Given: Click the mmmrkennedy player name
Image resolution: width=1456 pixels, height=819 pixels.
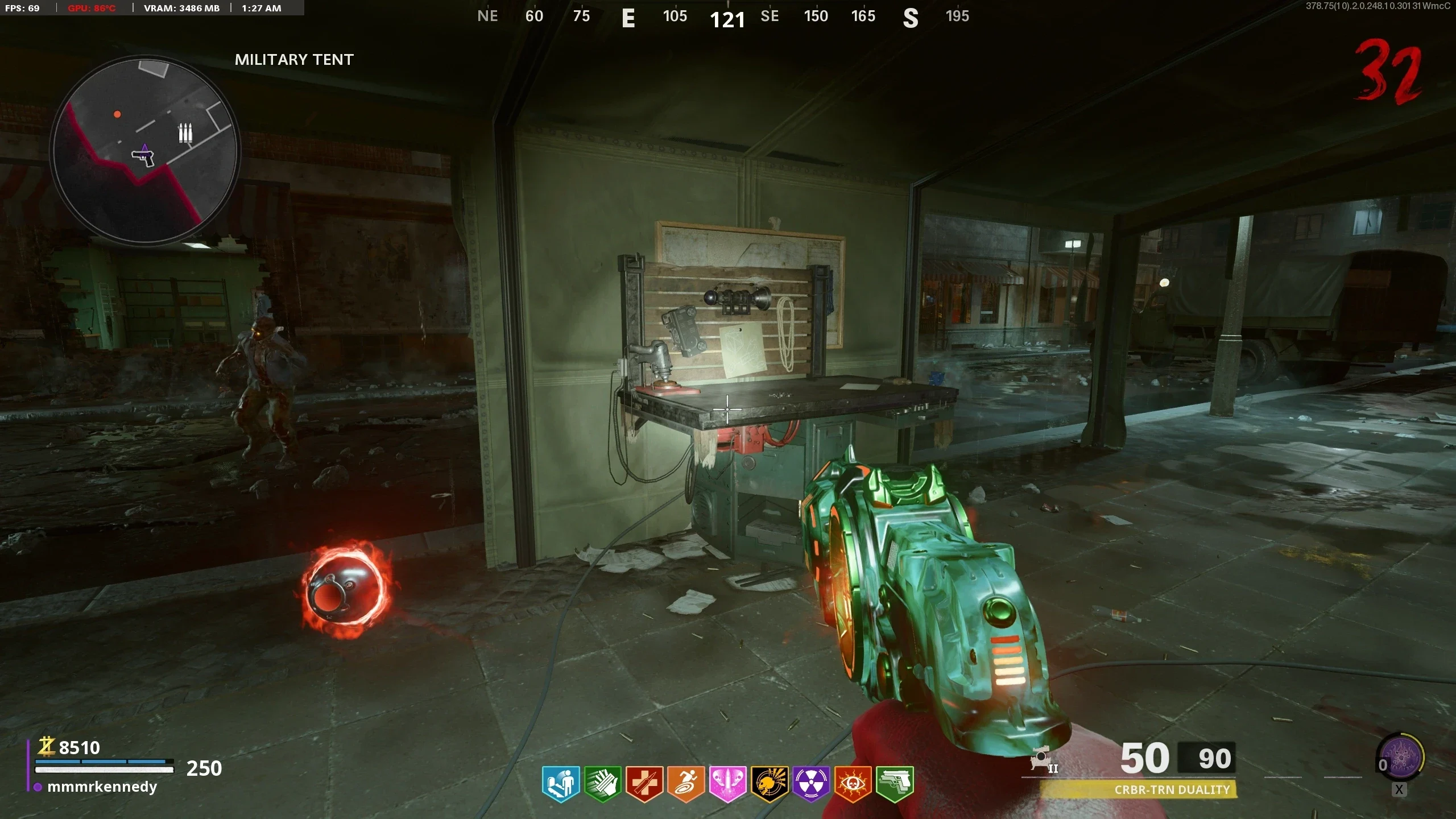Looking at the screenshot, I should 102,787.
